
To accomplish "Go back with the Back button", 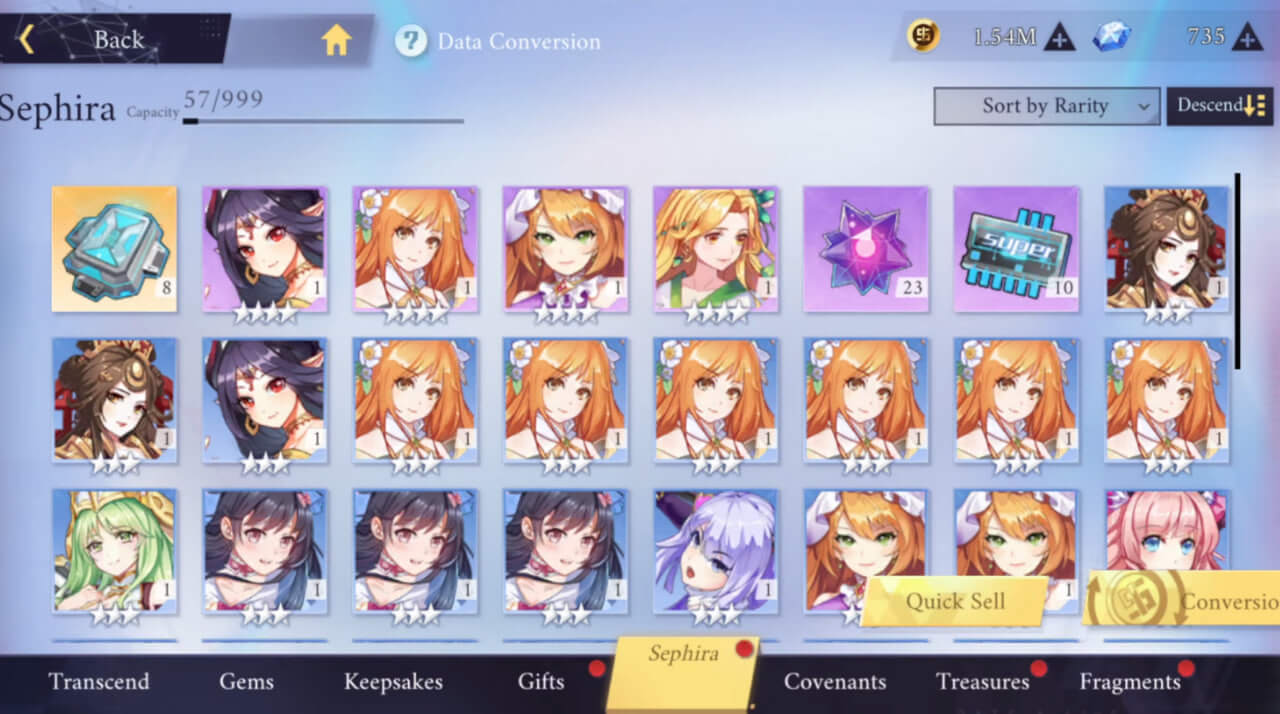I will click(100, 40).
